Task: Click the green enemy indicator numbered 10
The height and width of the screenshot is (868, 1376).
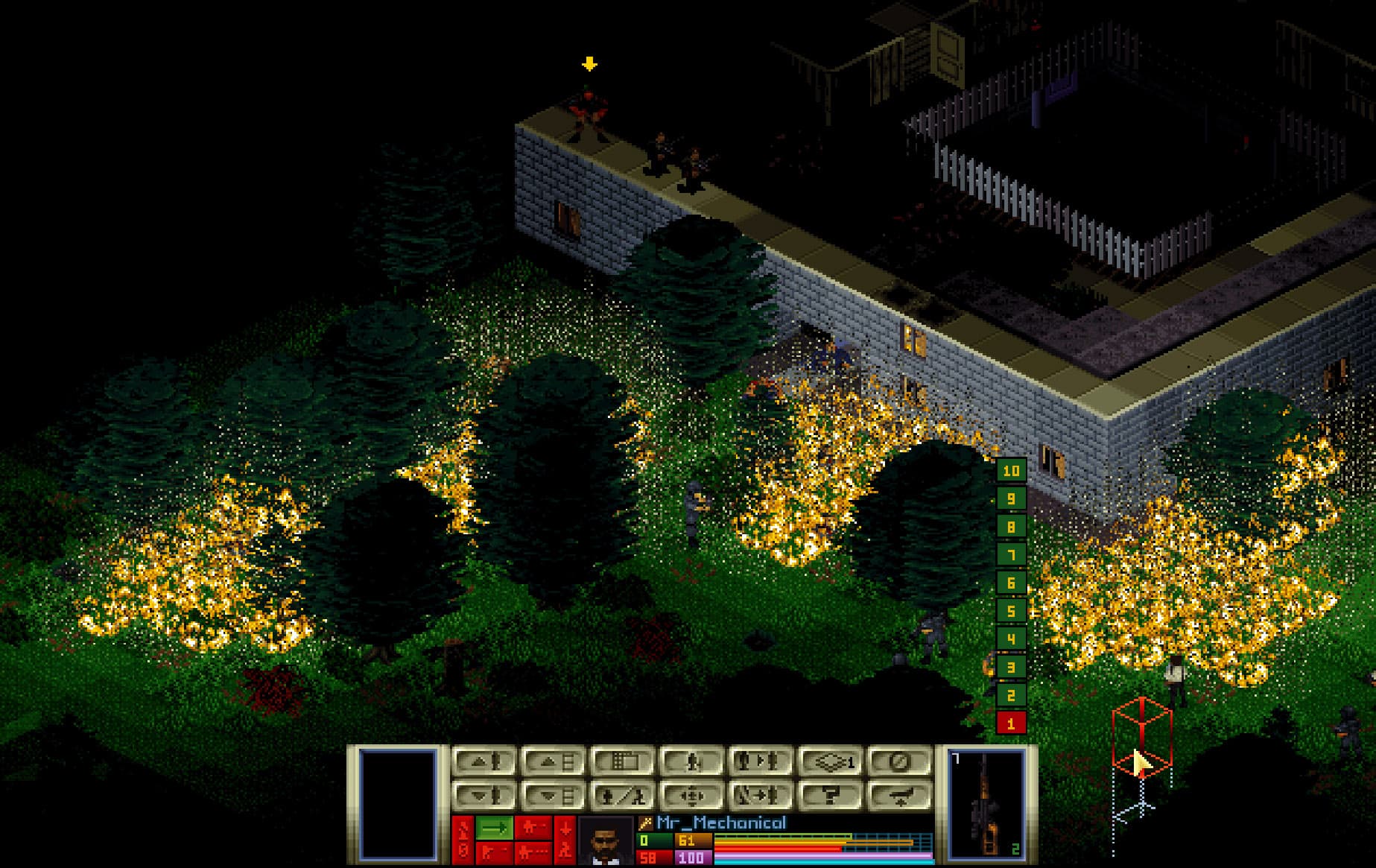Action: (1011, 471)
